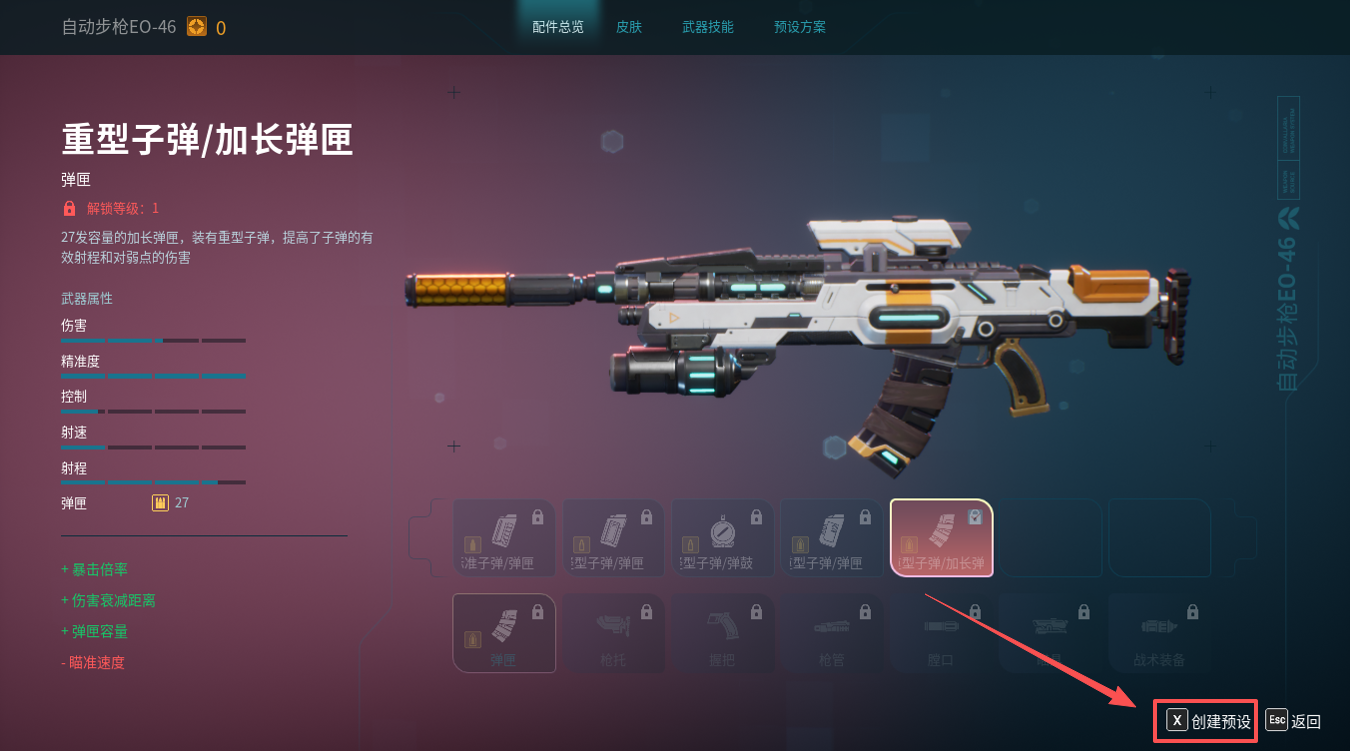1350x751 pixels.
Task: Choose the 标准子弹/弹匣 attachment tile
Action: (x=504, y=538)
